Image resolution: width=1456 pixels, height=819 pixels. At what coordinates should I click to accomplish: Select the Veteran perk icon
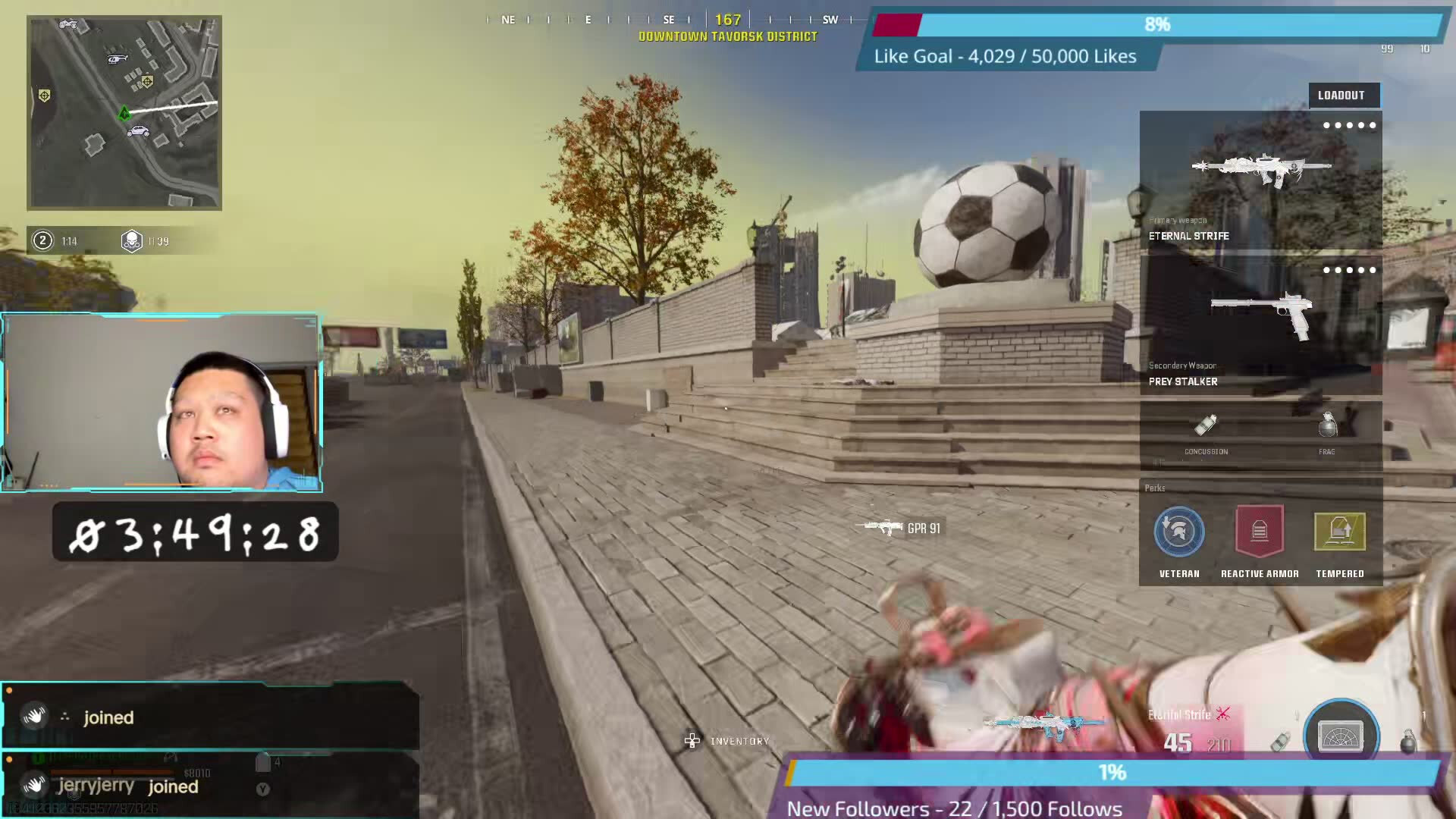pos(1179,532)
